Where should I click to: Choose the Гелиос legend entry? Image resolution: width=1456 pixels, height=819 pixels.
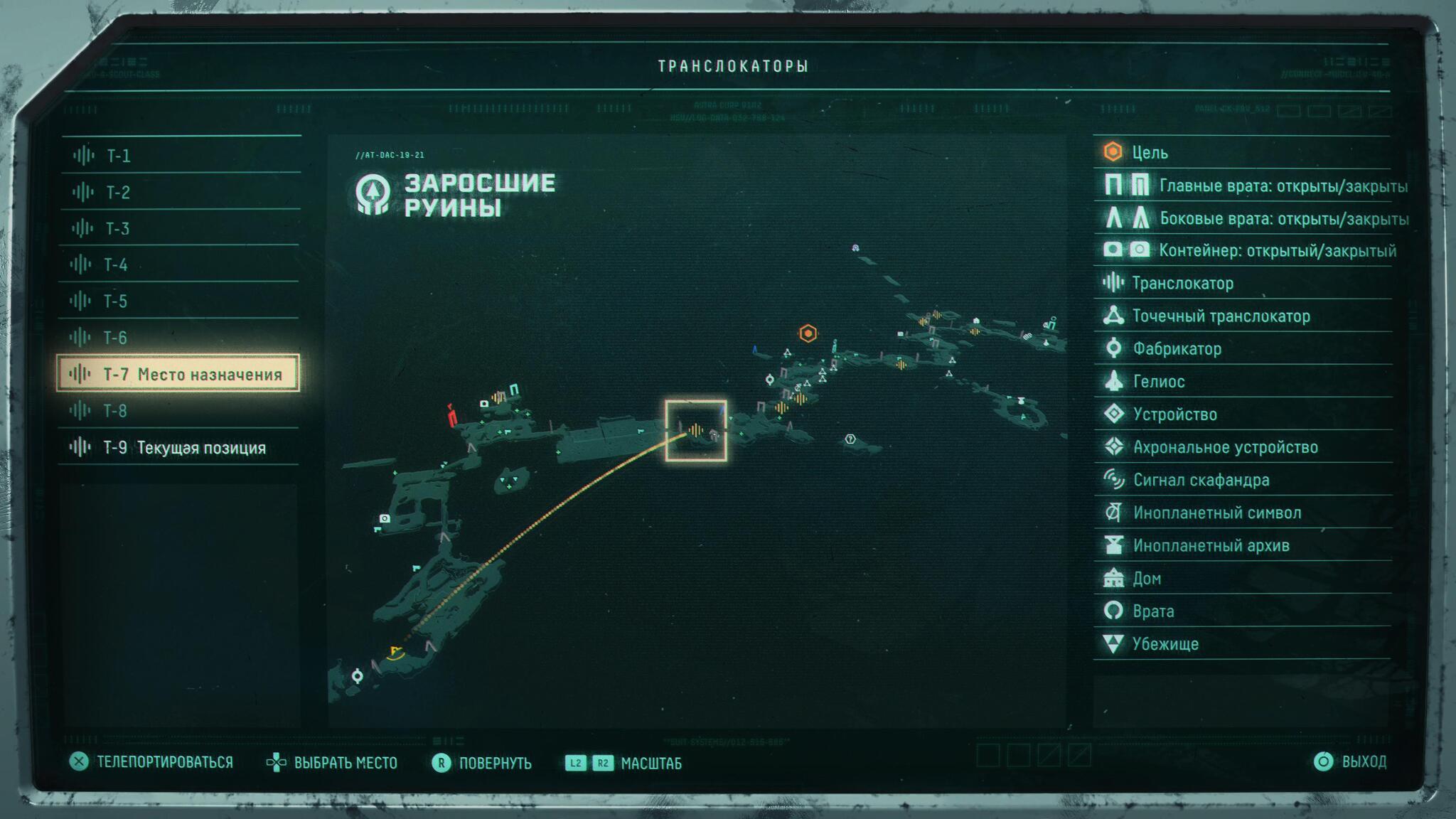point(1158,382)
